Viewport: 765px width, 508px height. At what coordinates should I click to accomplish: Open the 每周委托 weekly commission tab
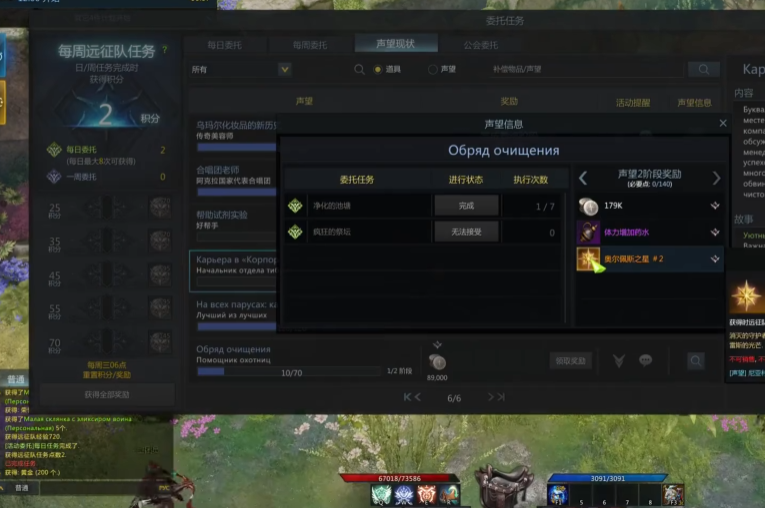309,44
